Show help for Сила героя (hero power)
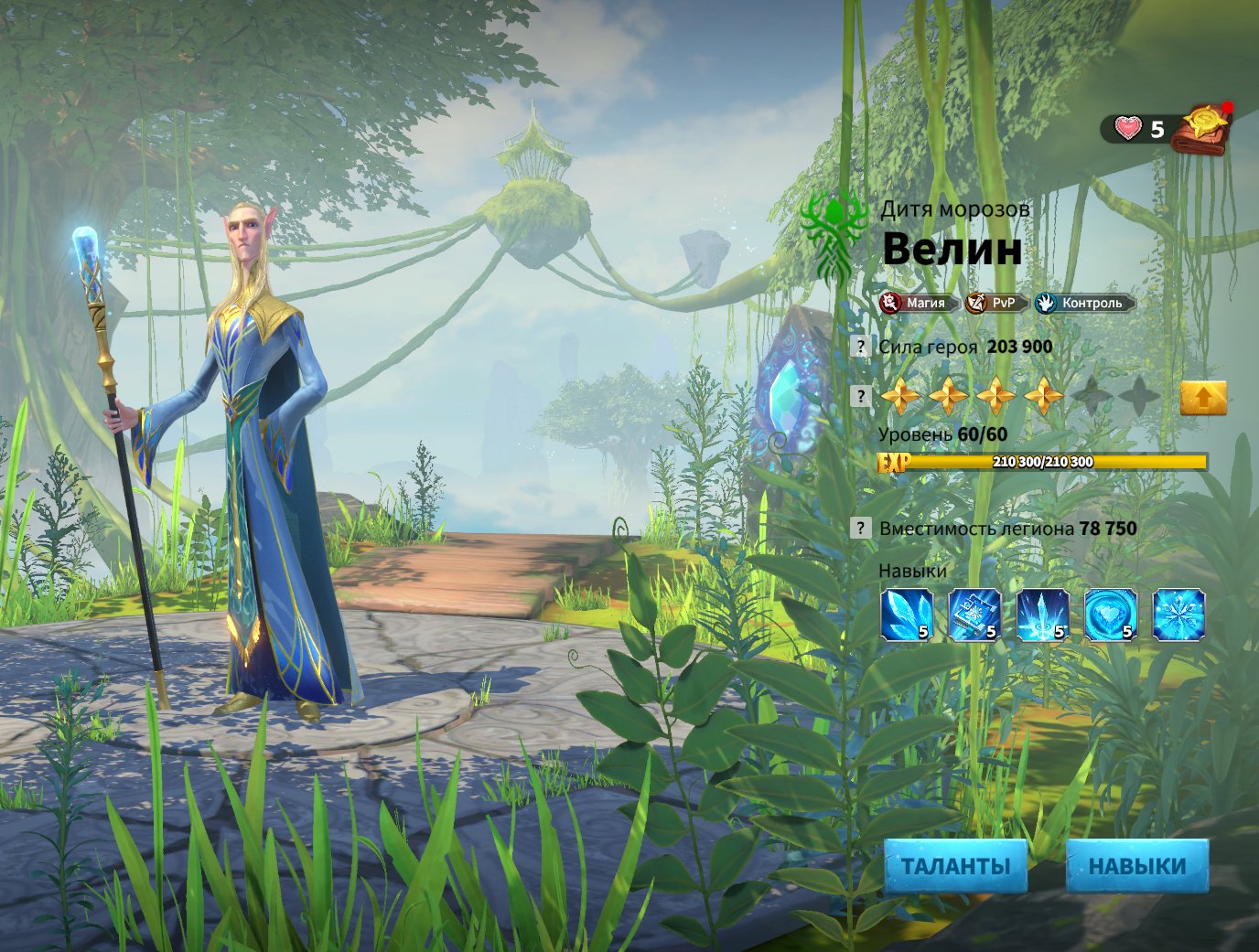 (860, 347)
